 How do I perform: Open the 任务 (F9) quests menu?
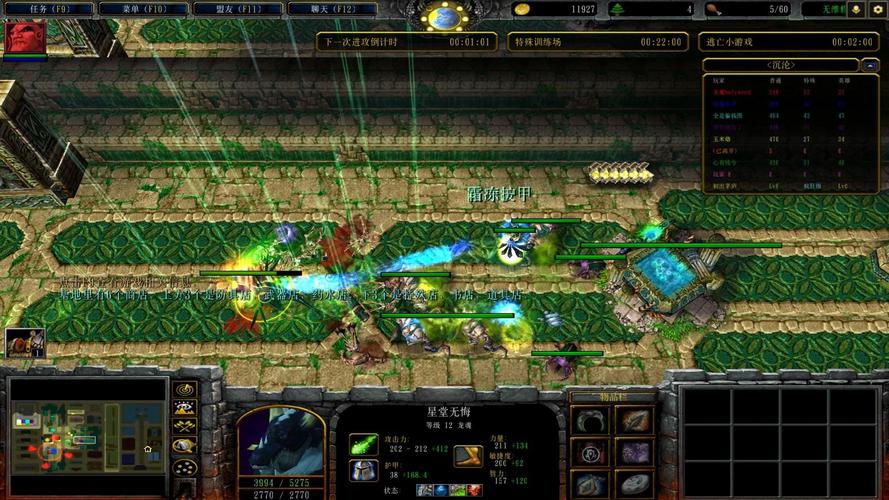click(47, 9)
